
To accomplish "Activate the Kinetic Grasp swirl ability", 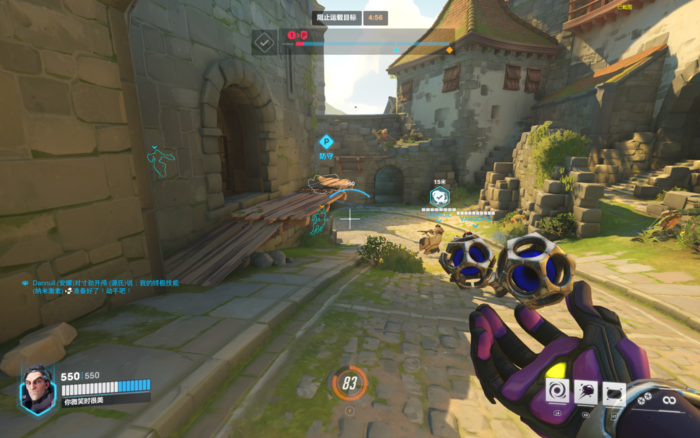I will click(558, 391).
